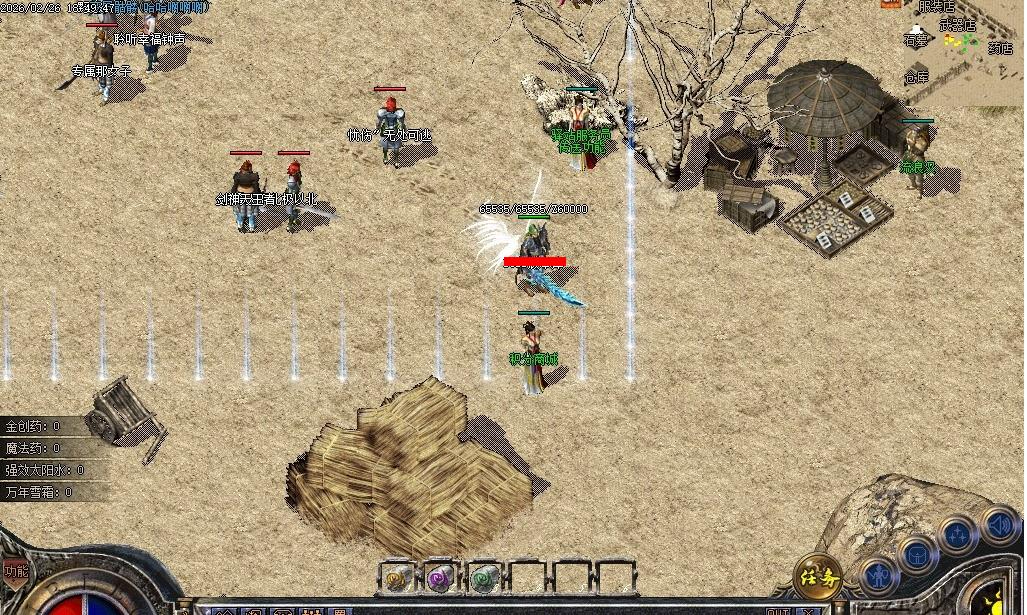Open the character figure round button

click(878, 577)
